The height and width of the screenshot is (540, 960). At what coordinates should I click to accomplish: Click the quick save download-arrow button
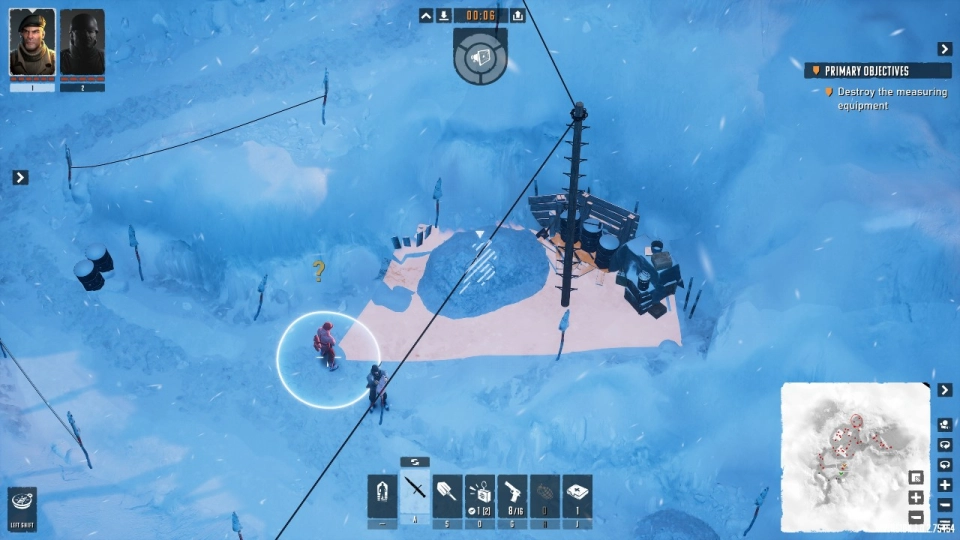[443, 15]
